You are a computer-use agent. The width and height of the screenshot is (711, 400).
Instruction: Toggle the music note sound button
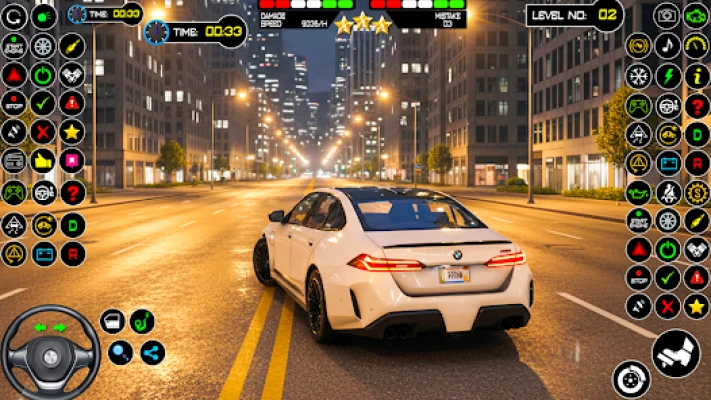pos(667,46)
